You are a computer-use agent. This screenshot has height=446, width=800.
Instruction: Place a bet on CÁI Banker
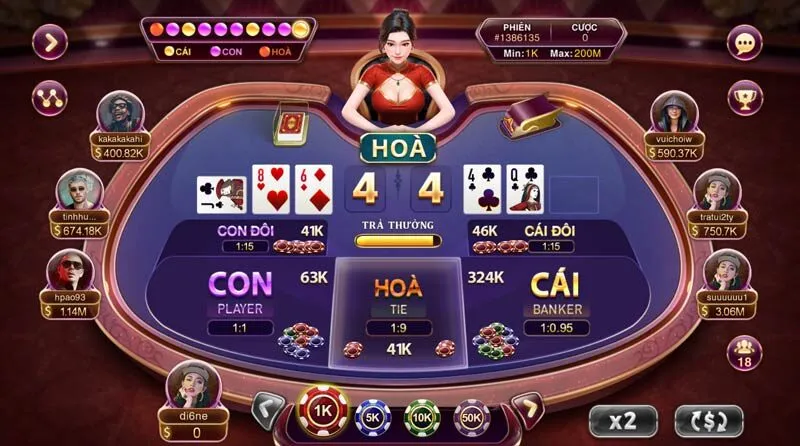(557, 297)
